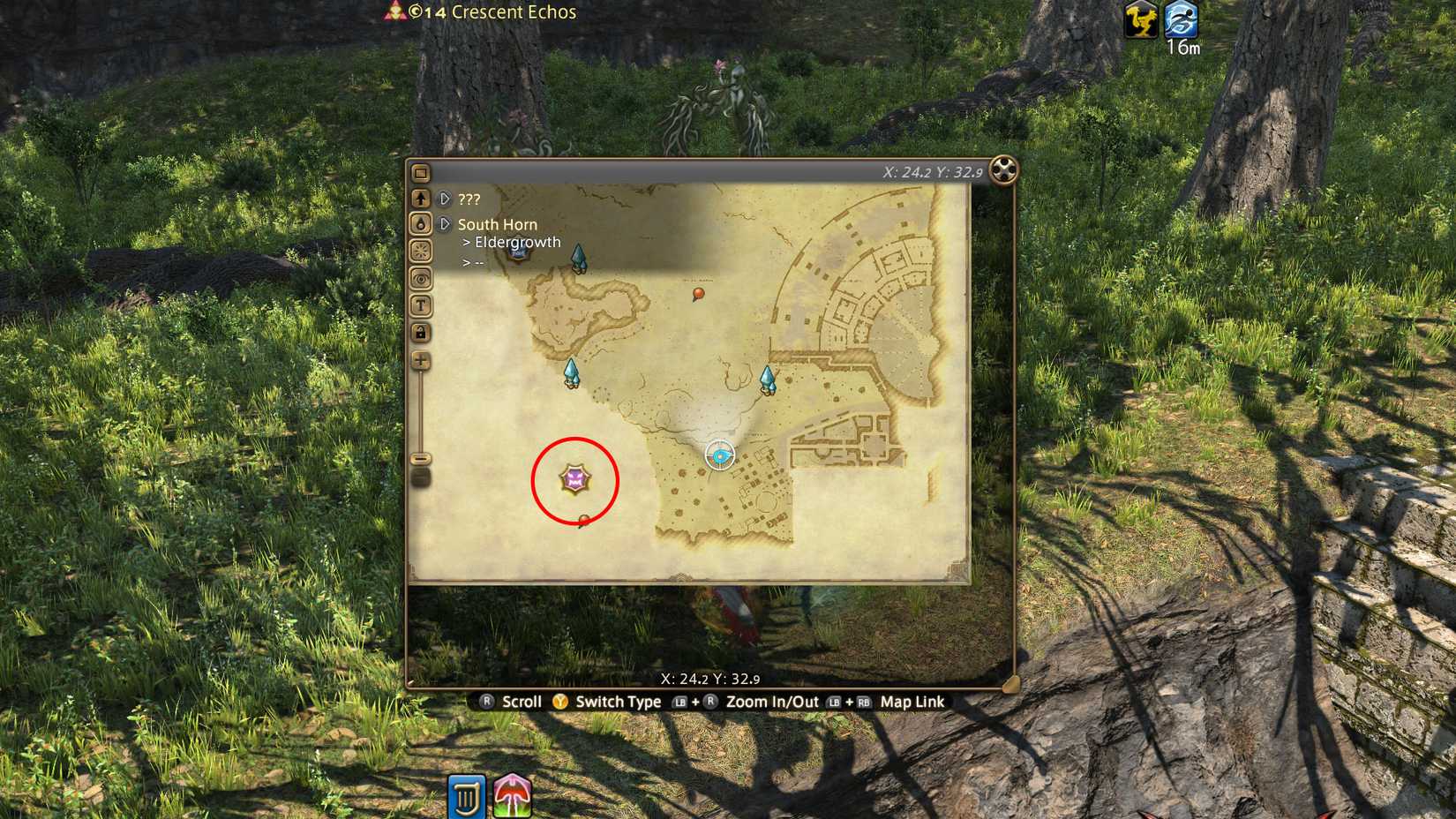
Task: Toggle the T icon to hide place names
Action: pos(422,306)
